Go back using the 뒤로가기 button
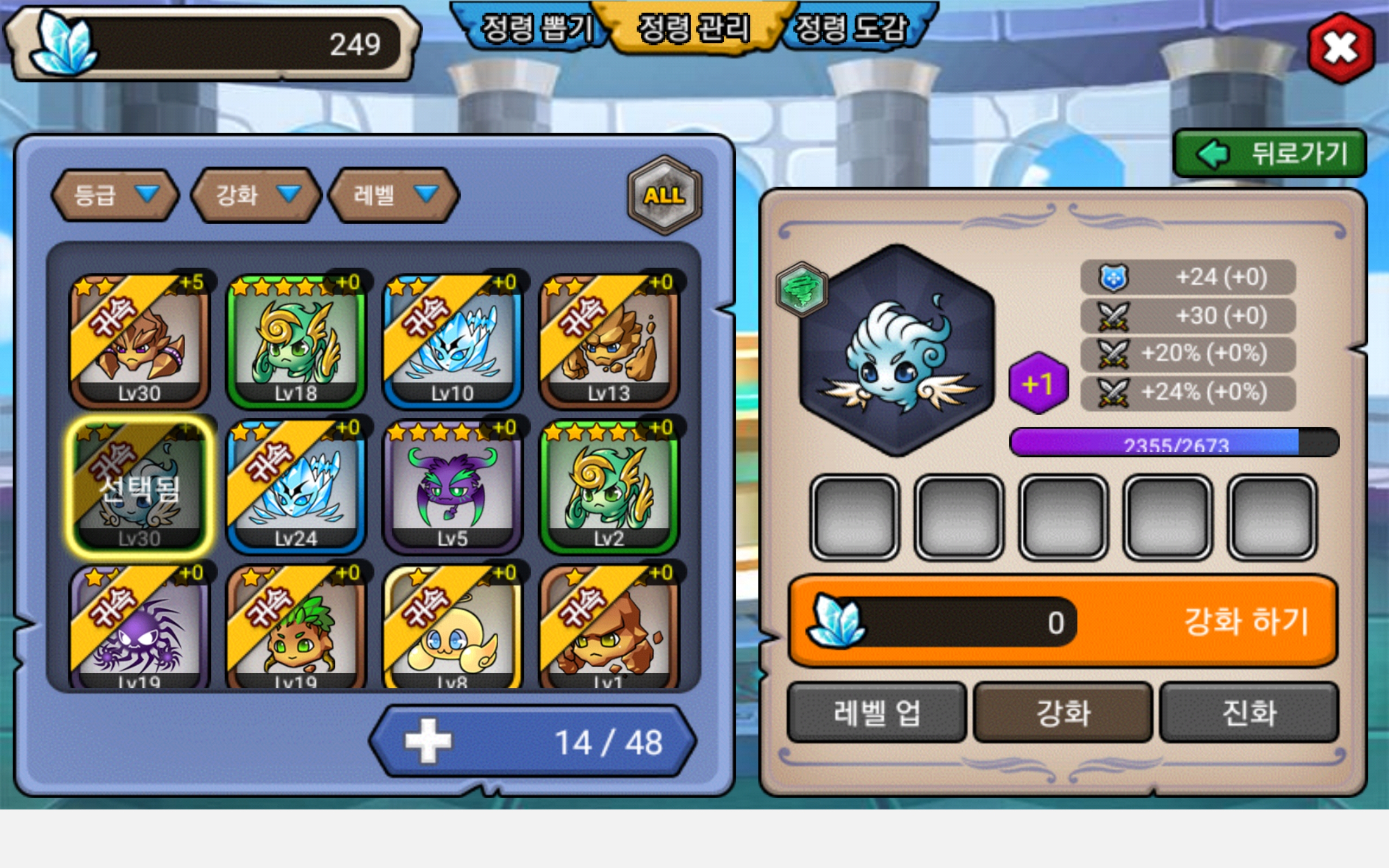This screenshot has height=868, width=1389. pyautogui.click(x=1270, y=154)
